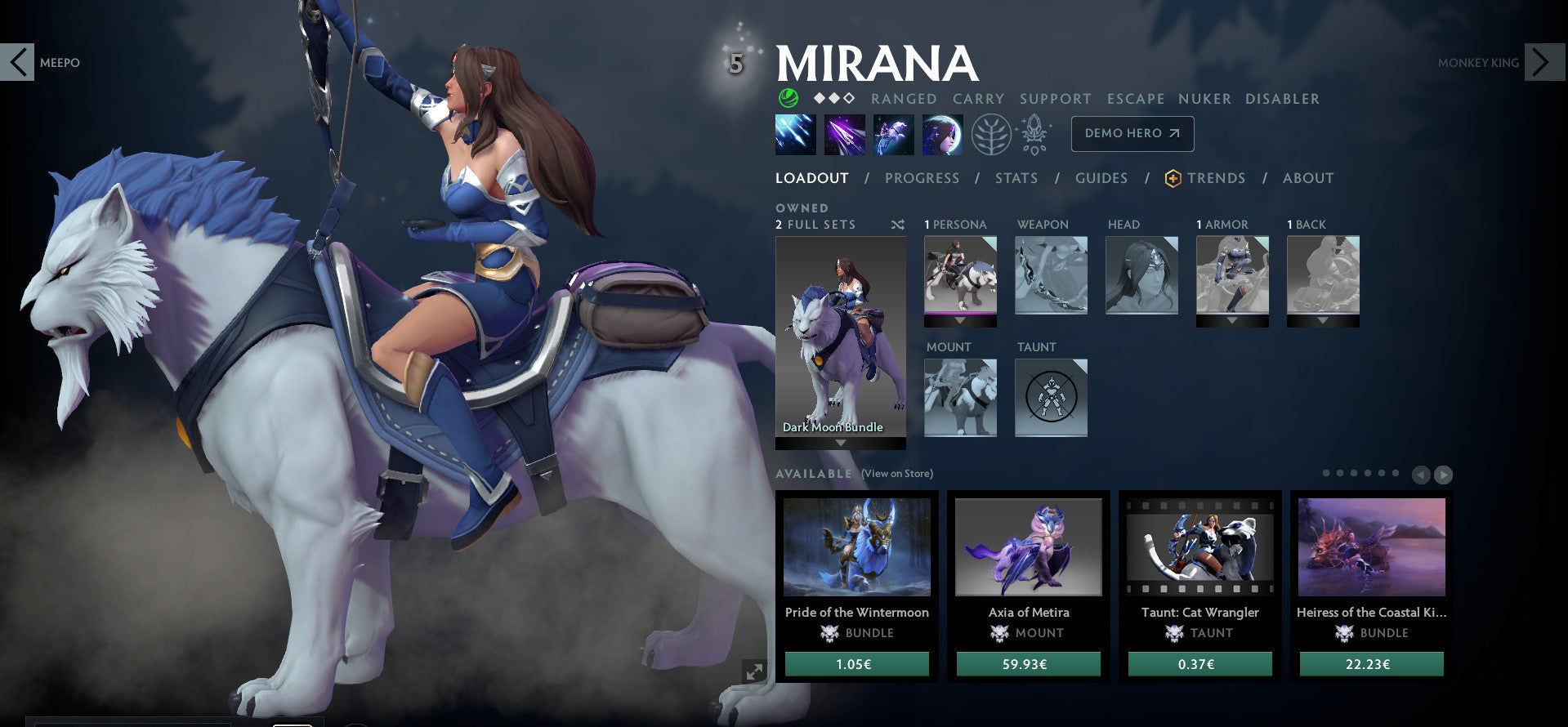
Task: Switch to the STATS tab
Action: pos(1016,178)
